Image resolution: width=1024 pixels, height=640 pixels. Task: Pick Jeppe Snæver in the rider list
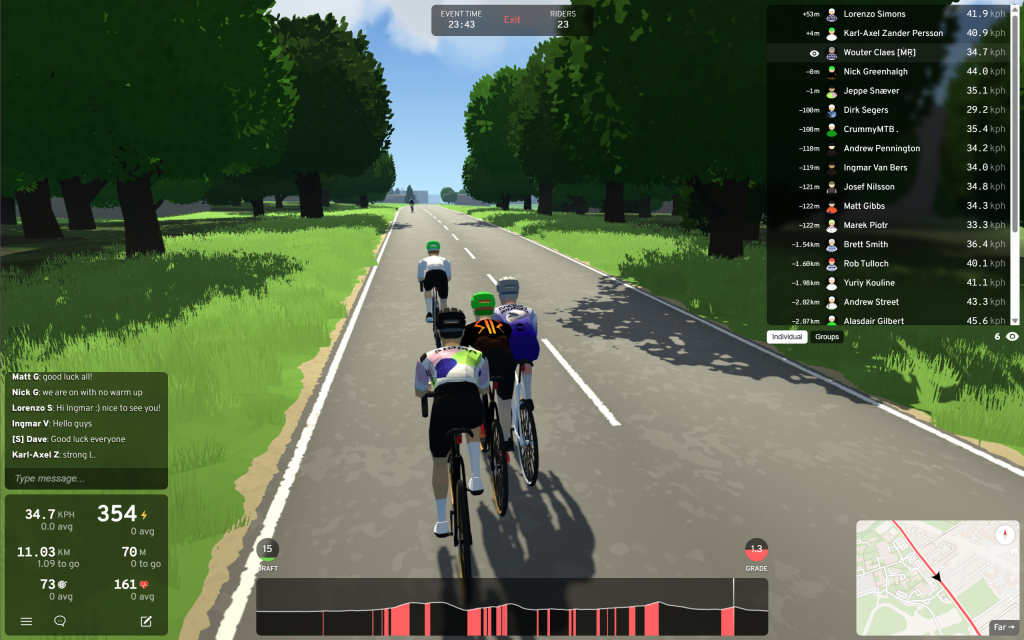click(871, 91)
